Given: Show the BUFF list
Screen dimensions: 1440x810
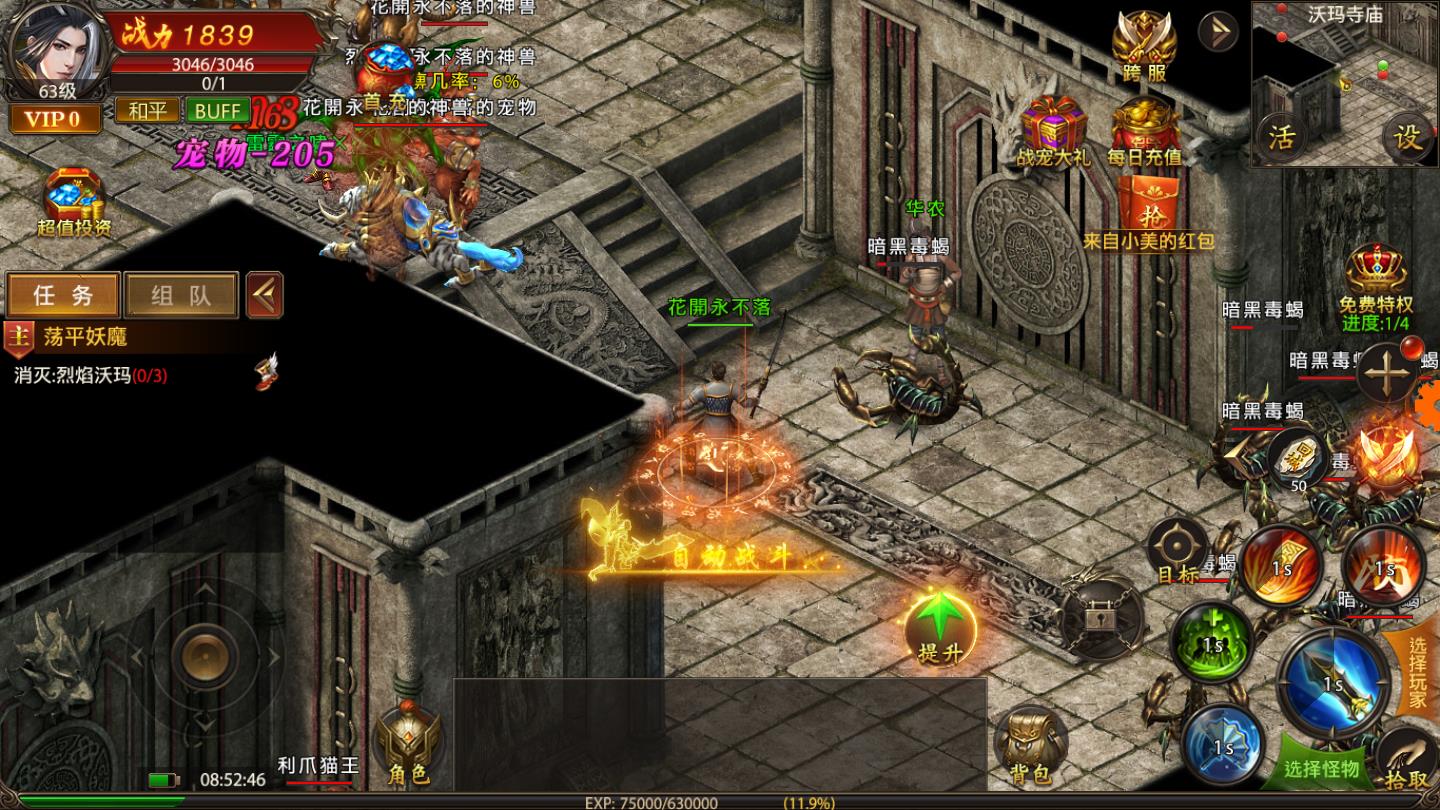Looking at the screenshot, I should tap(216, 111).
